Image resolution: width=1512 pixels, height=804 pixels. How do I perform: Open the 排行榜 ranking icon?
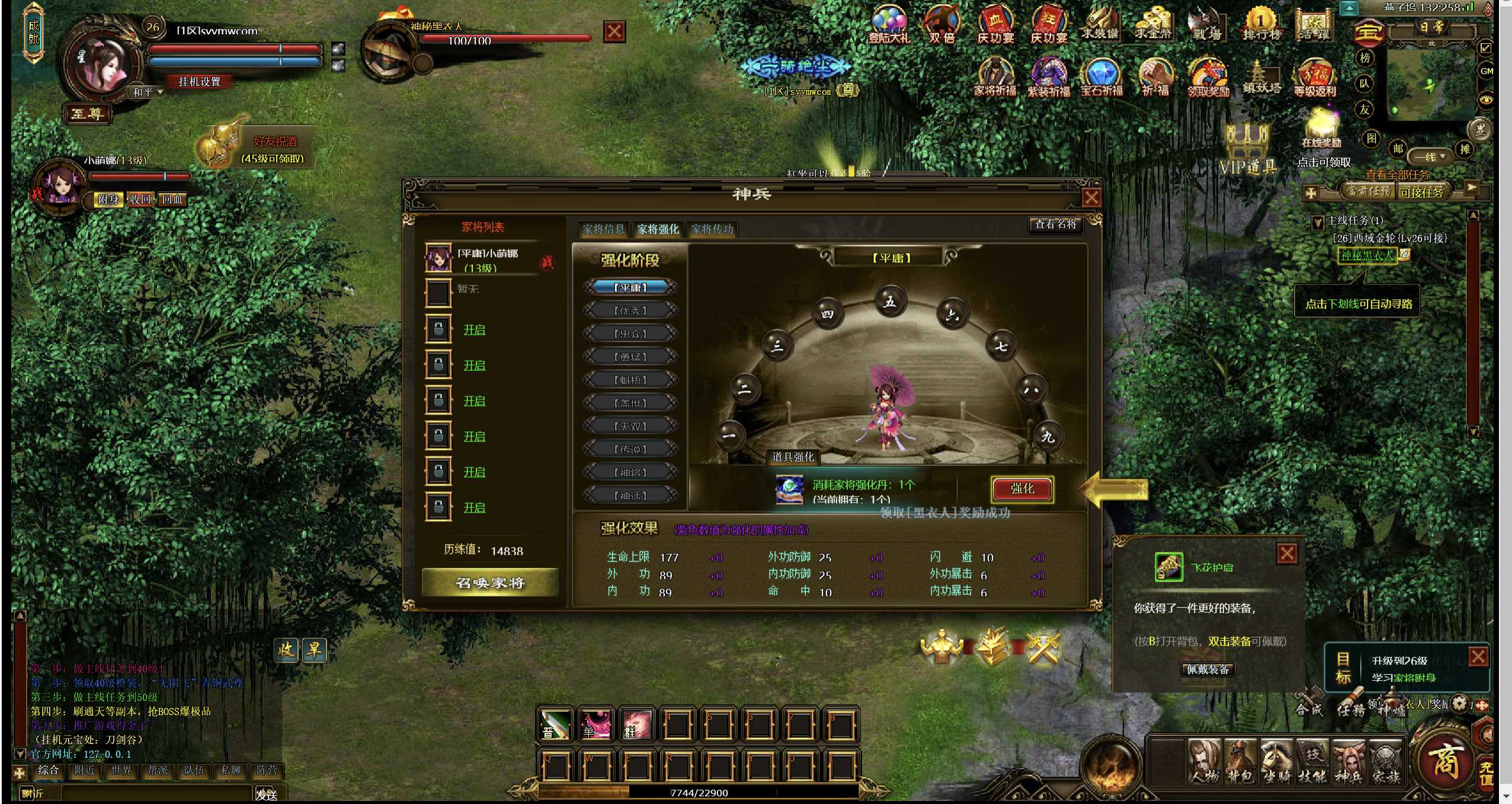1261,25
